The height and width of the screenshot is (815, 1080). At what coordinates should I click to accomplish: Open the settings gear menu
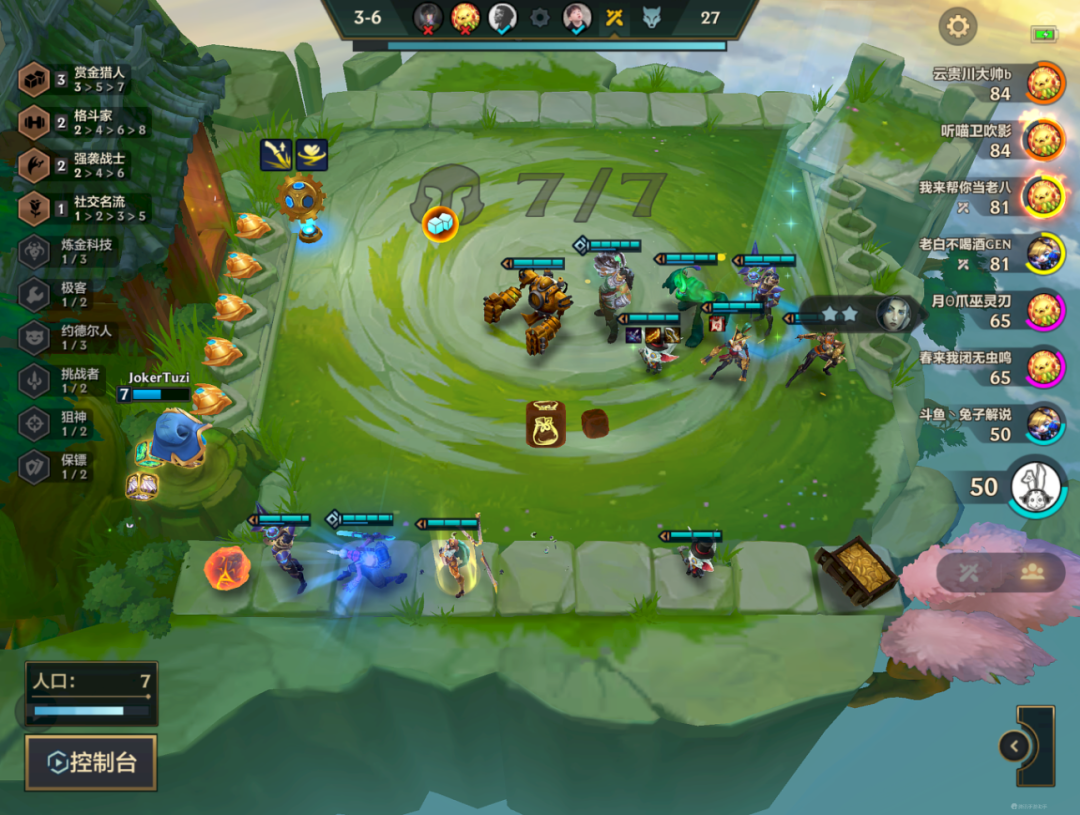[957, 26]
